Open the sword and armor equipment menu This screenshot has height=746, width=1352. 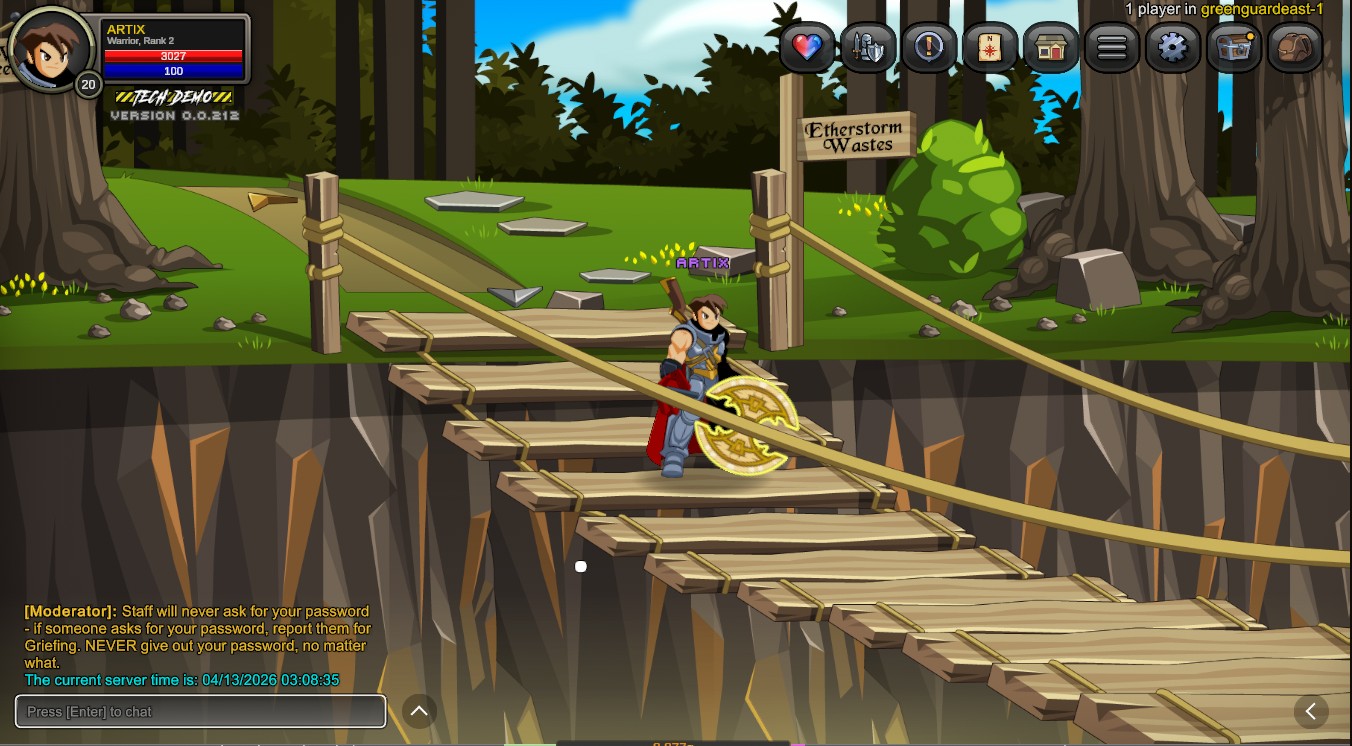(x=868, y=47)
